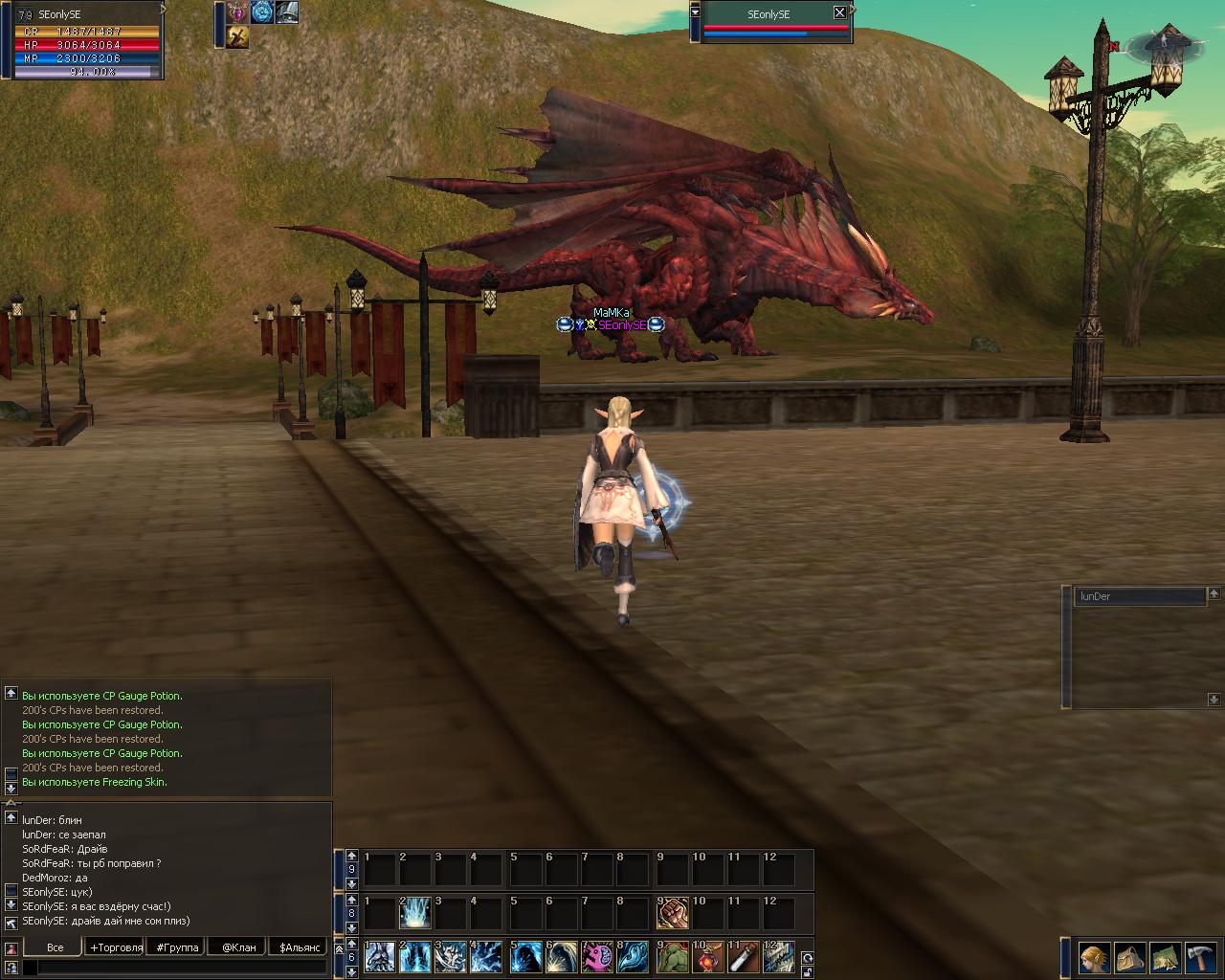Summon with the green orc skill icon
1225x980 pixels.
[673, 958]
